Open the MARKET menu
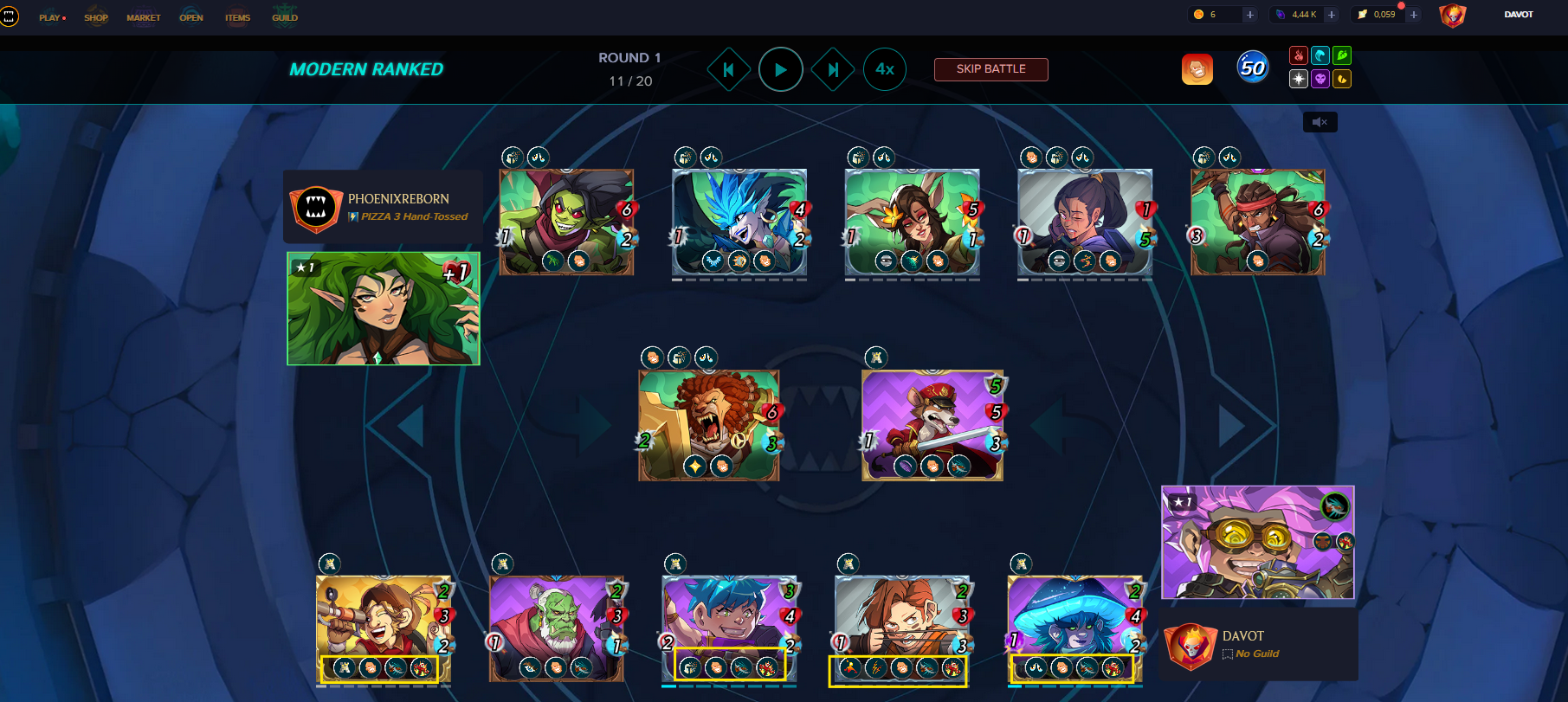The image size is (1568, 702). [144, 16]
